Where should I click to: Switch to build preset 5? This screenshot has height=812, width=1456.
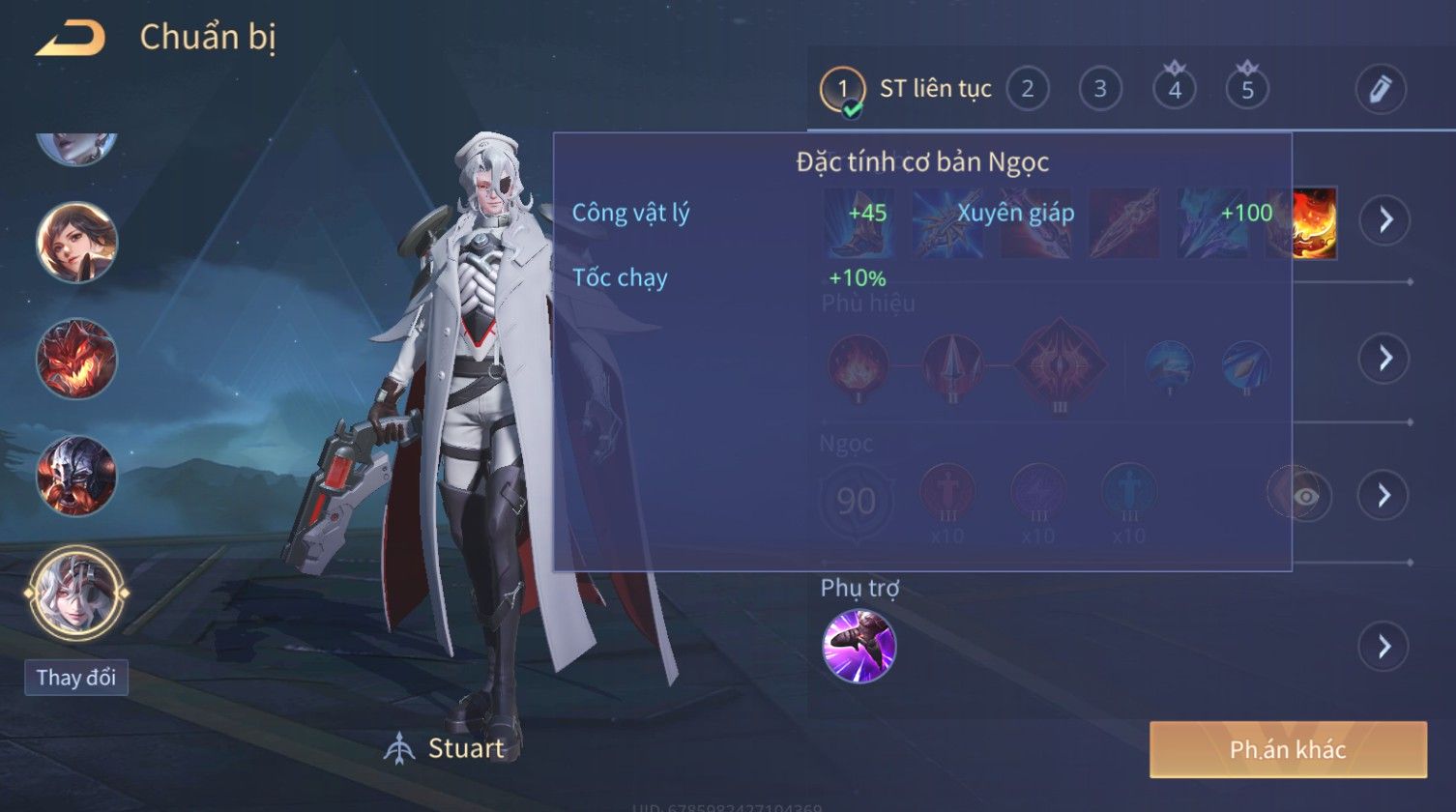(1247, 90)
